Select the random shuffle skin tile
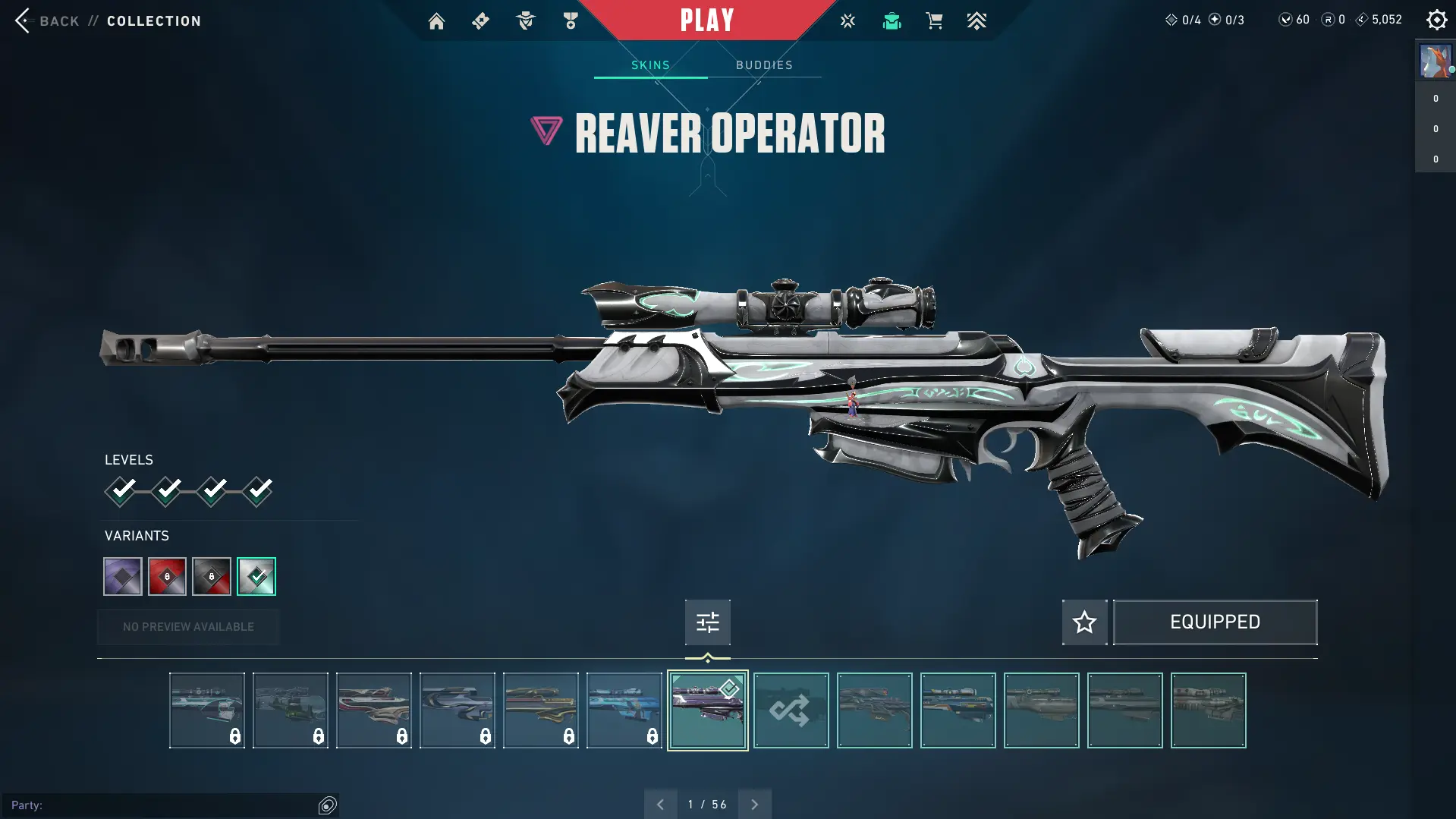1456x819 pixels. pos(791,710)
